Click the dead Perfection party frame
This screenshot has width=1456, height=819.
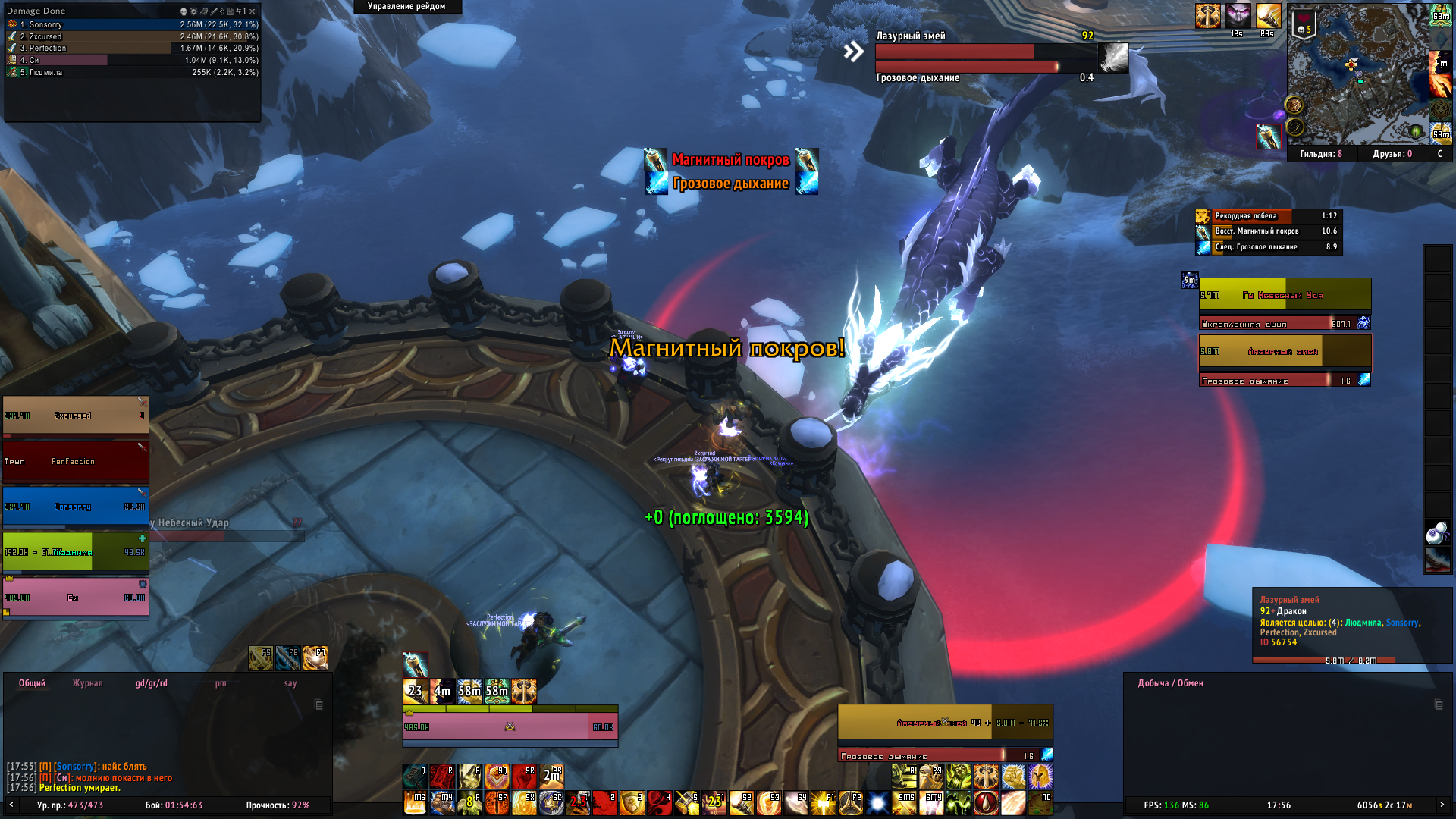coord(76,461)
